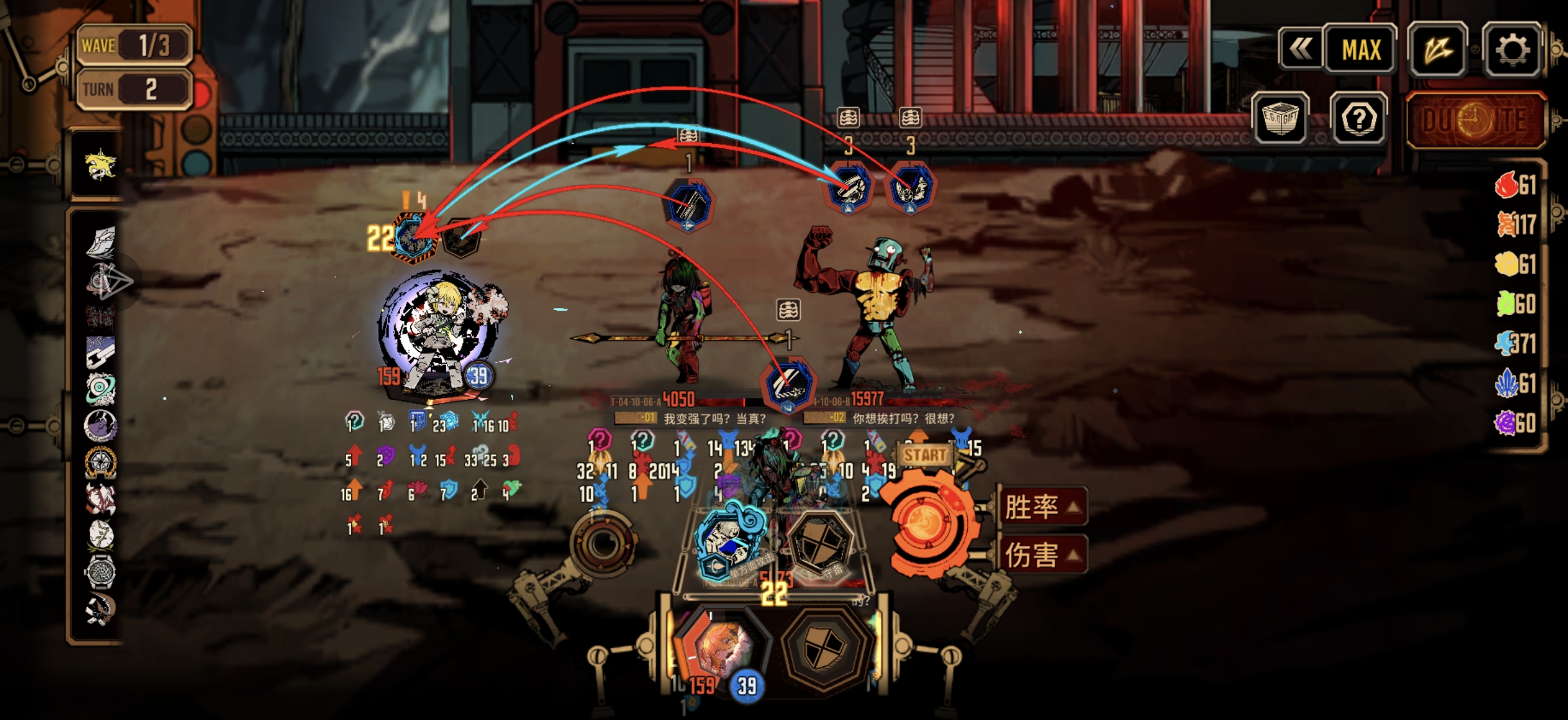This screenshot has width=1568, height=720.
Task: Select the 伤害 damage auto-select
Action: coord(1041,555)
